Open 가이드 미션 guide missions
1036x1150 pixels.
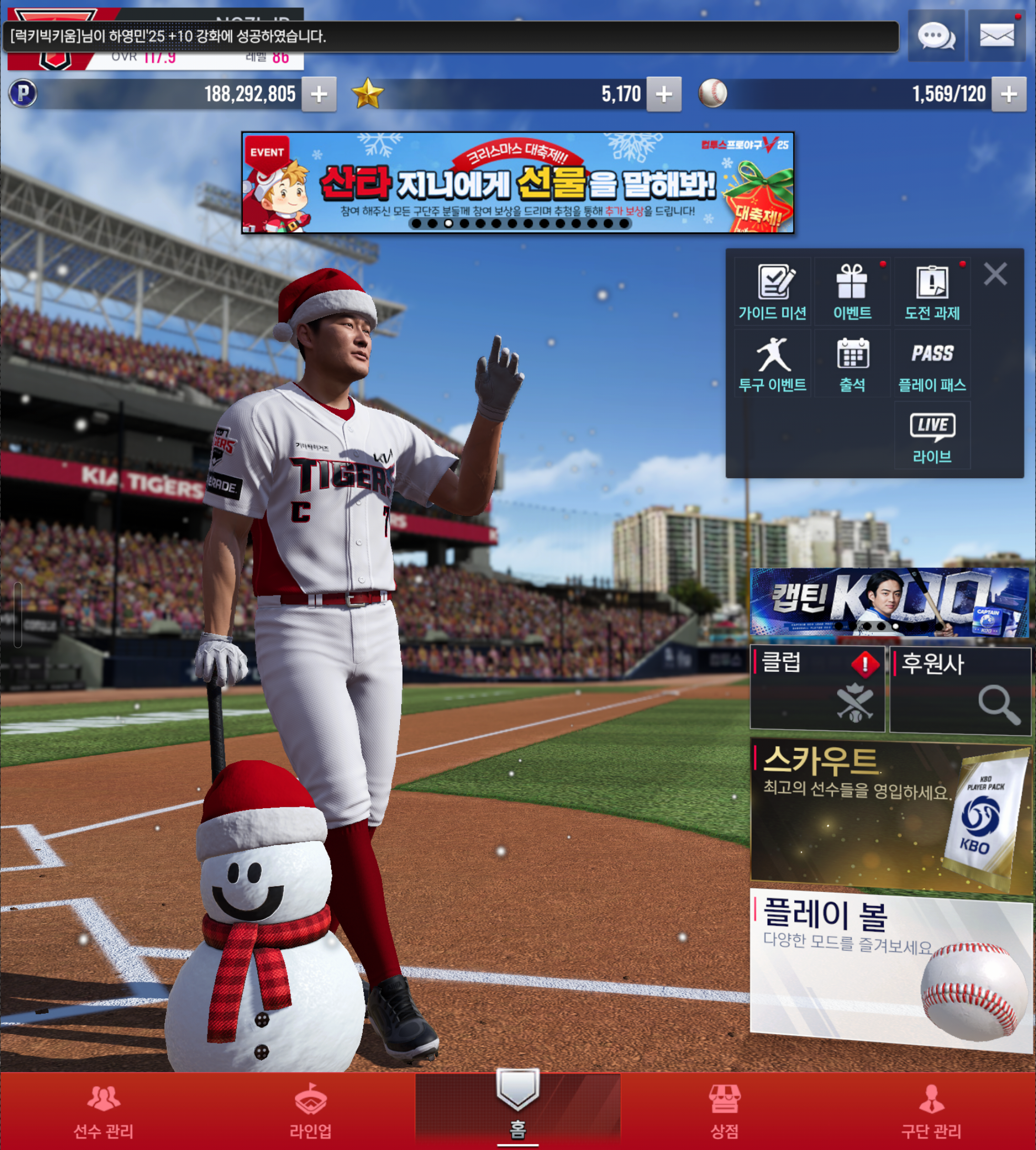772,292
